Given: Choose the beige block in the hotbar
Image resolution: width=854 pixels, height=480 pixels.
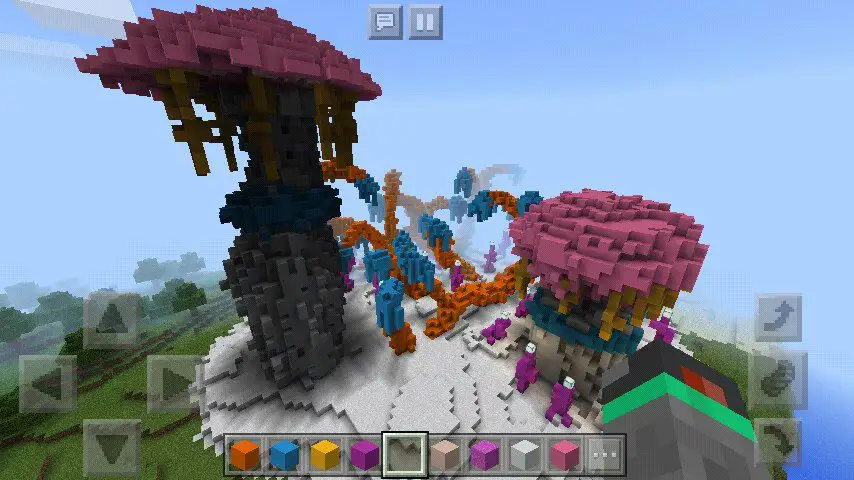Looking at the screenshot, I should pyautogui.click(x=445, y=455).
